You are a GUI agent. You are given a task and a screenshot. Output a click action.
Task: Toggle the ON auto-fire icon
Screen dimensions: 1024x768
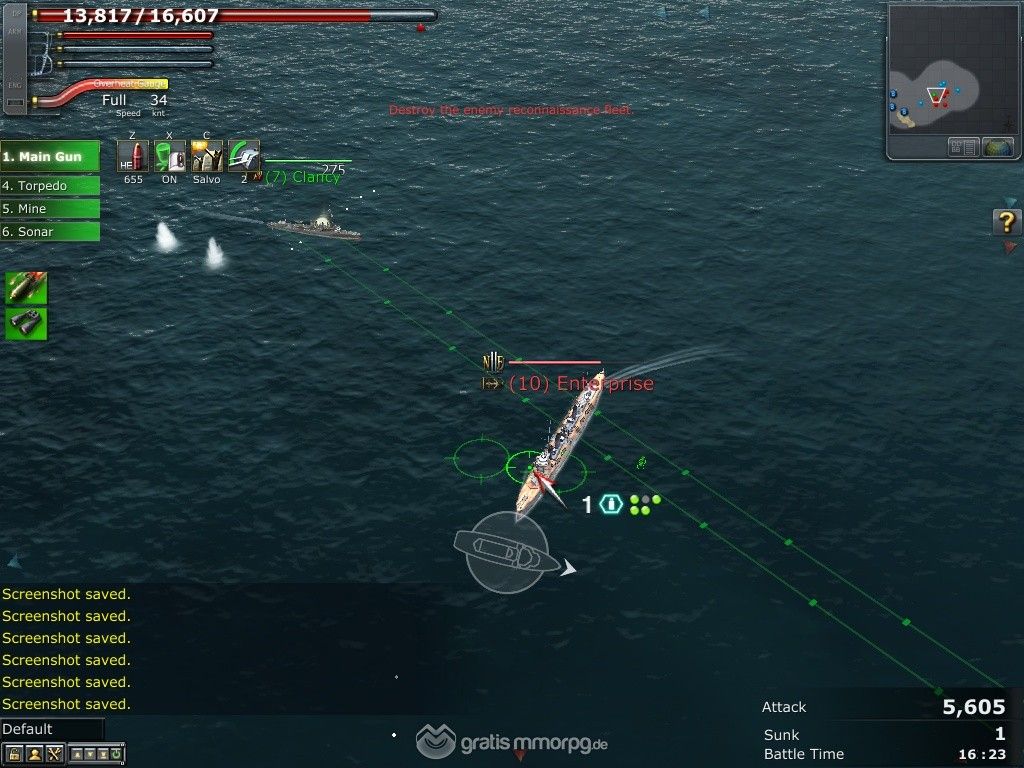point(170,157)
